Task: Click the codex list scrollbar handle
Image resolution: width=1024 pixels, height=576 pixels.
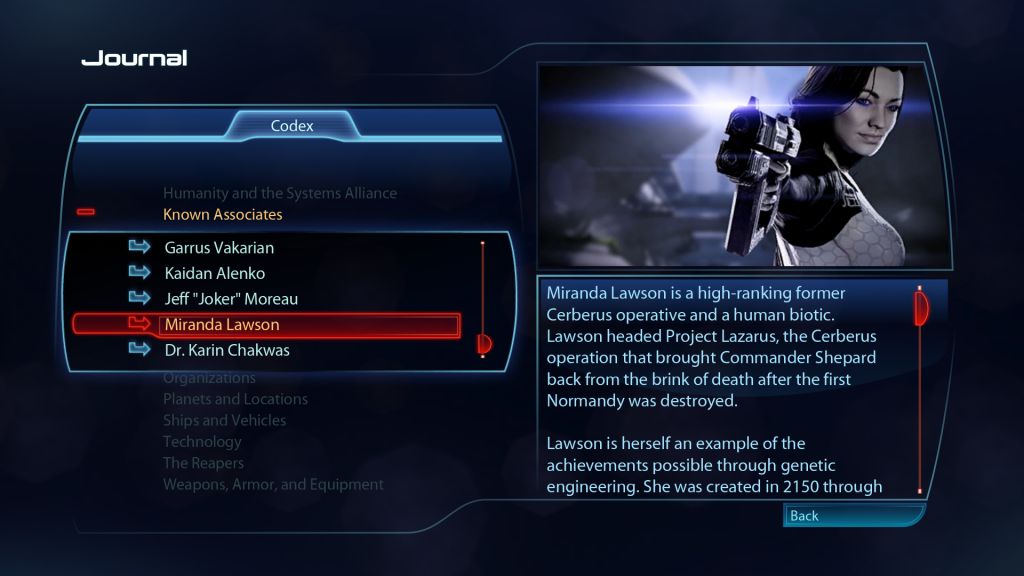Action: [484, 345]
